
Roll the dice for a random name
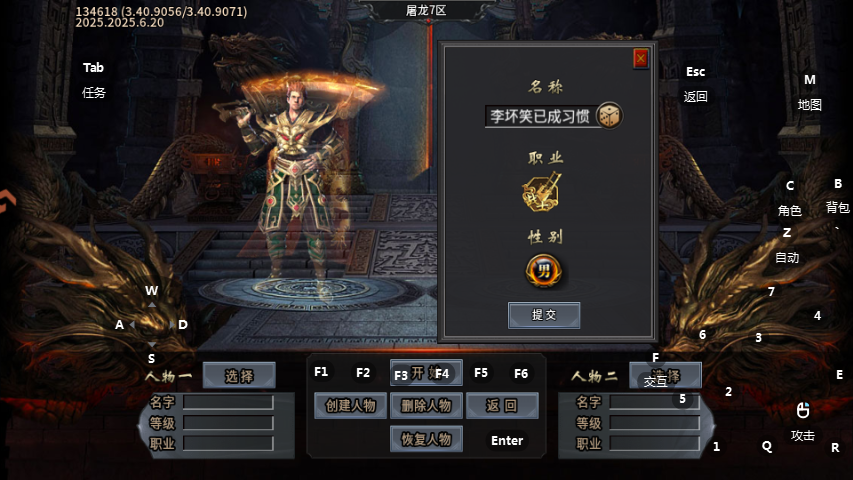point(609,115)
